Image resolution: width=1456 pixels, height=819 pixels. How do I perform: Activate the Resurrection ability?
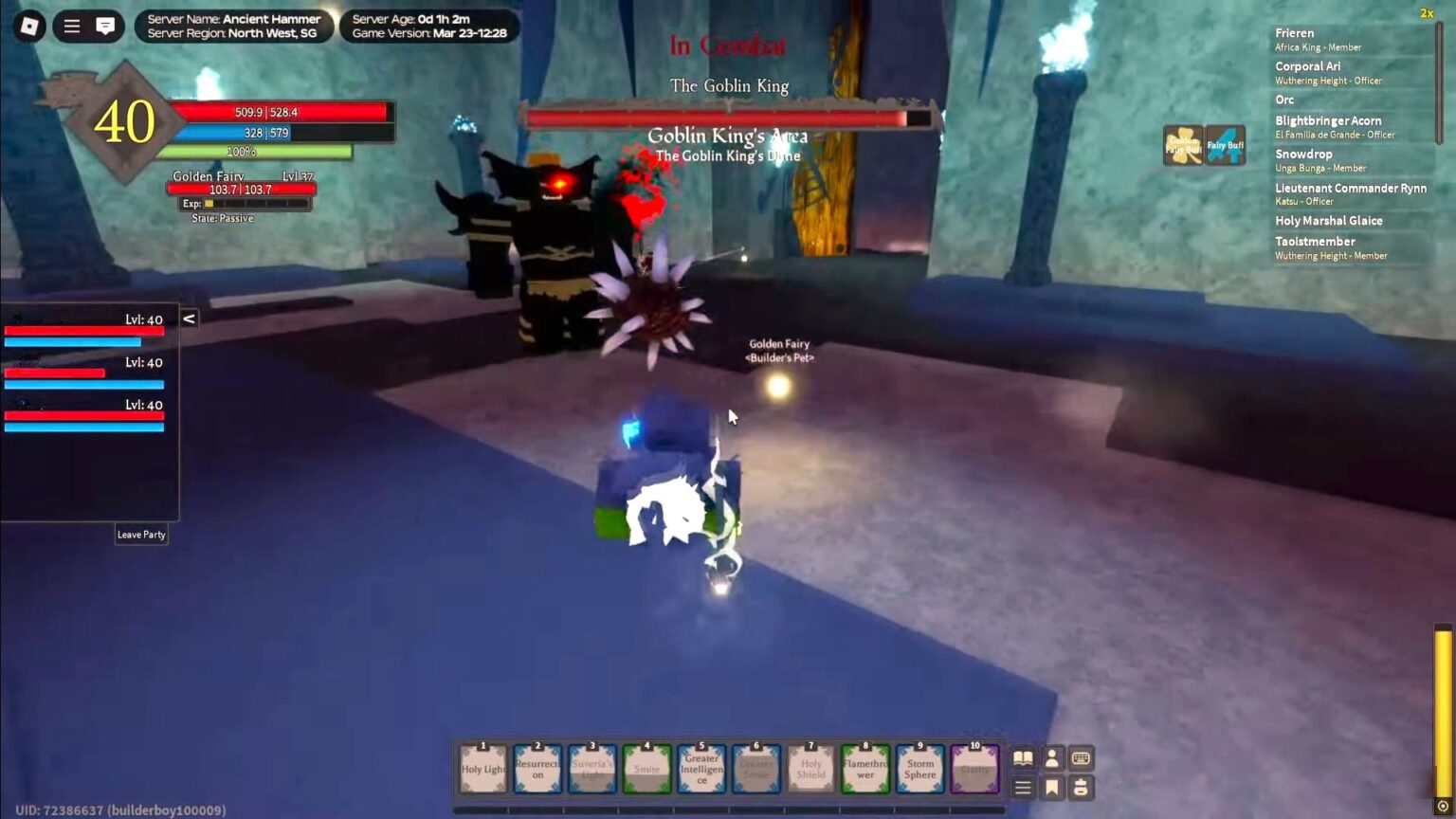537,768
